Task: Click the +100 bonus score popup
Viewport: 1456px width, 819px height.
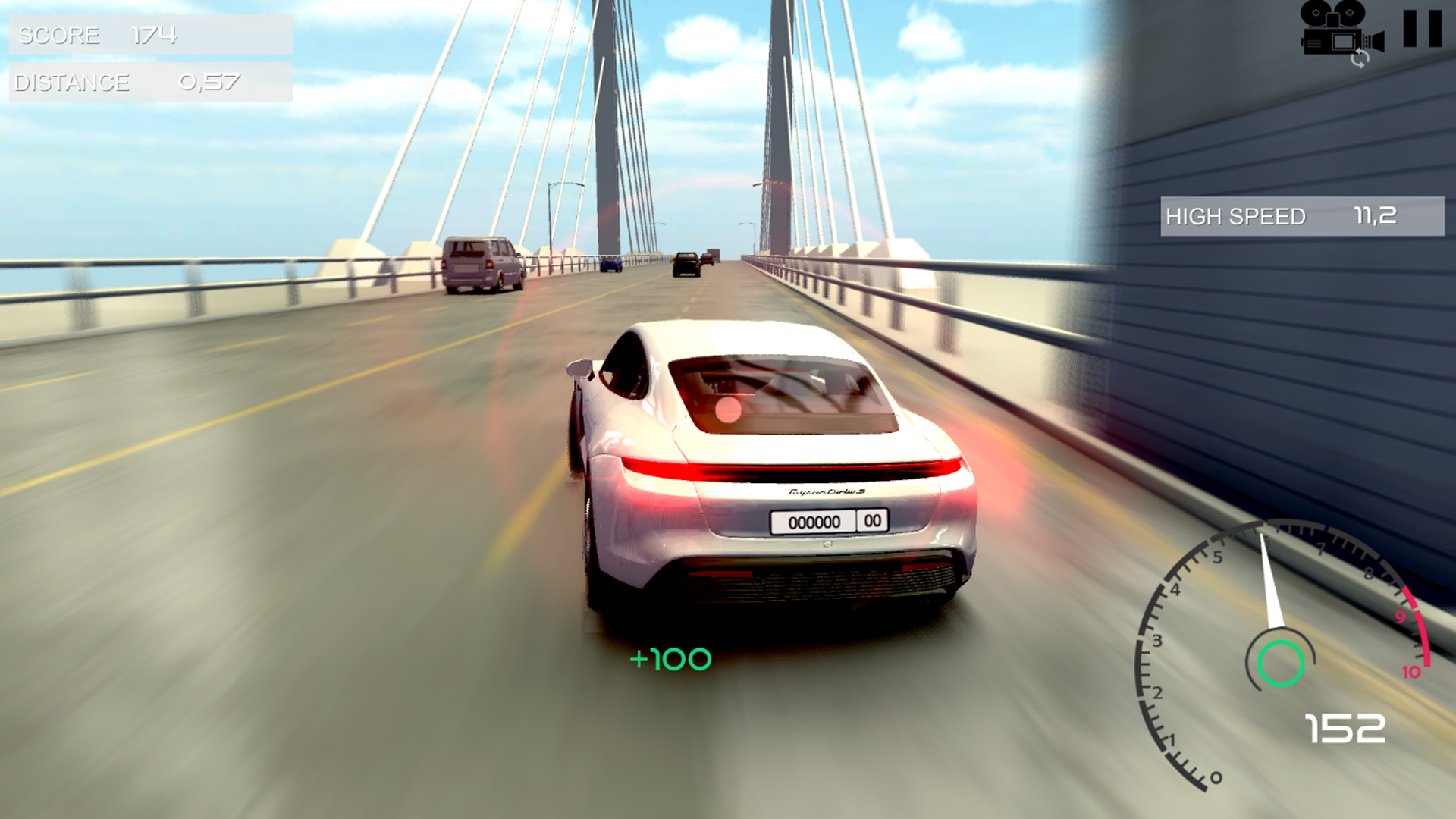Action: point(670,658)
